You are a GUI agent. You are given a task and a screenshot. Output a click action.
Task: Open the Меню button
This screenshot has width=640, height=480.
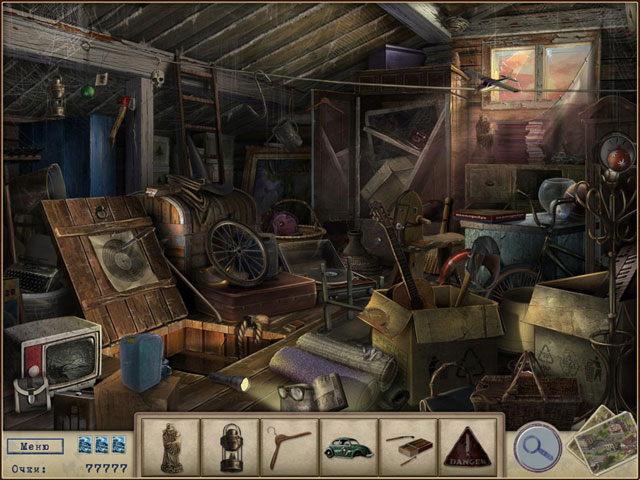pos(35,446)
